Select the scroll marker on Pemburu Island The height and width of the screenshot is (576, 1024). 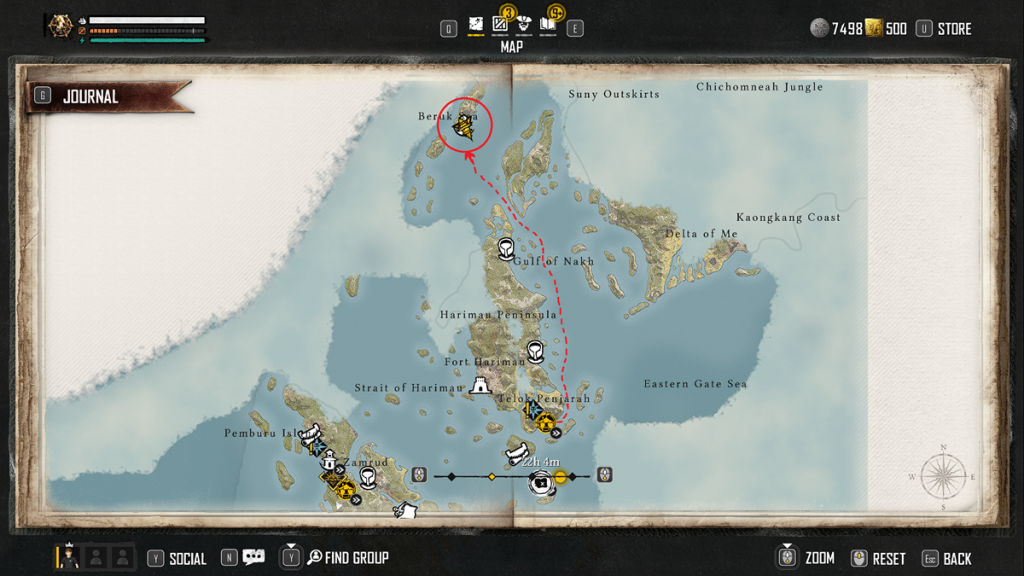coord(311,432)
